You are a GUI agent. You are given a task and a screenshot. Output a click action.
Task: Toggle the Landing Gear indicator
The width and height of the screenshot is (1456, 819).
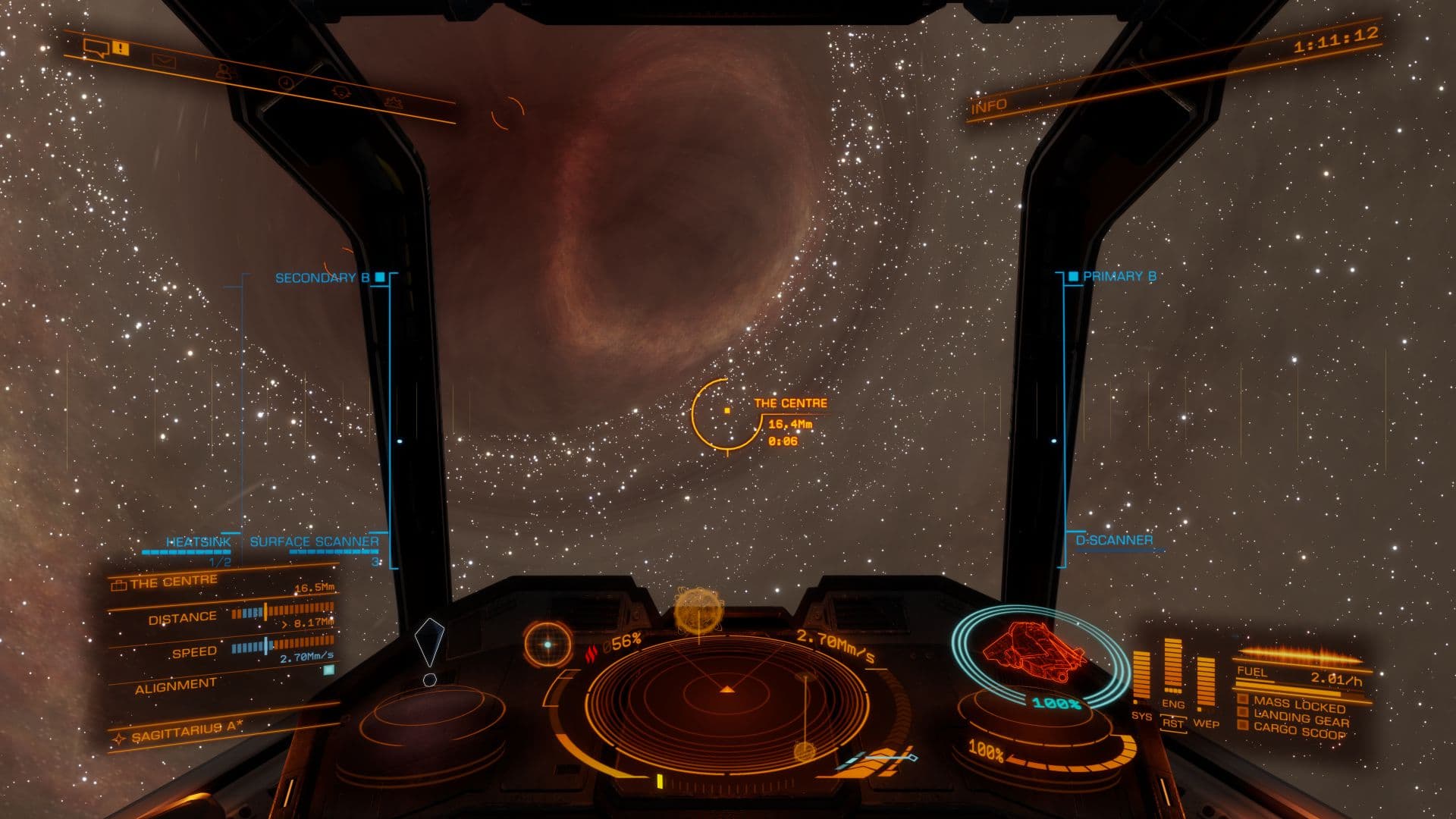pyautogui.click(x=1300, y=717)
